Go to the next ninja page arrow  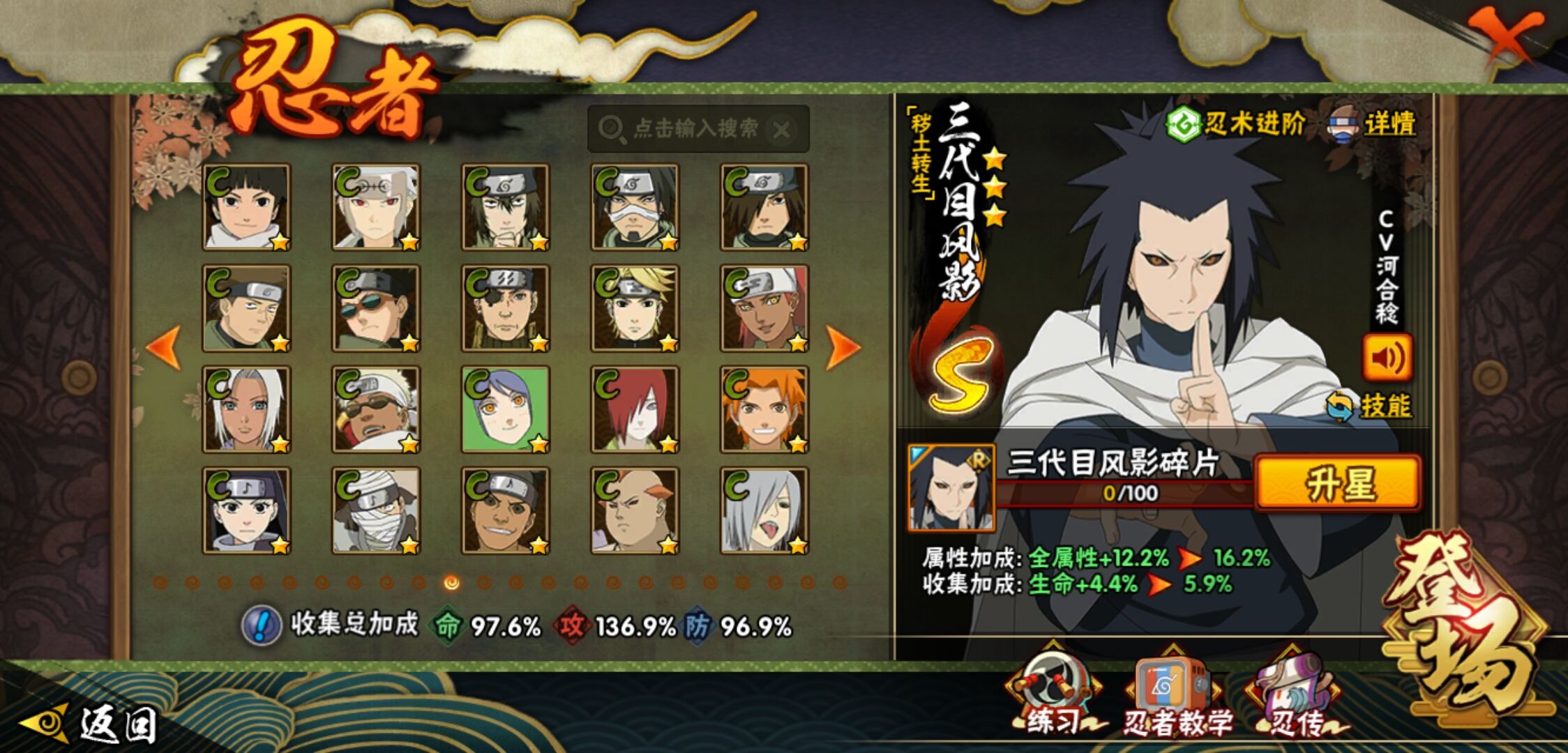coord(842,347)
